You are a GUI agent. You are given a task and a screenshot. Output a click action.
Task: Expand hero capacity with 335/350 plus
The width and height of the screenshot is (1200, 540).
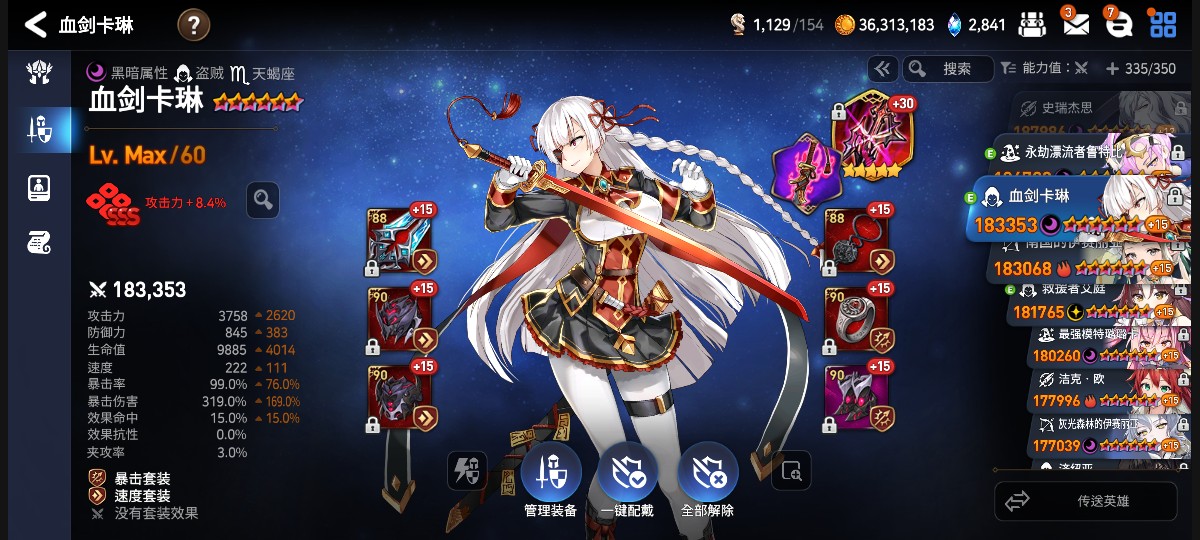1140,69
